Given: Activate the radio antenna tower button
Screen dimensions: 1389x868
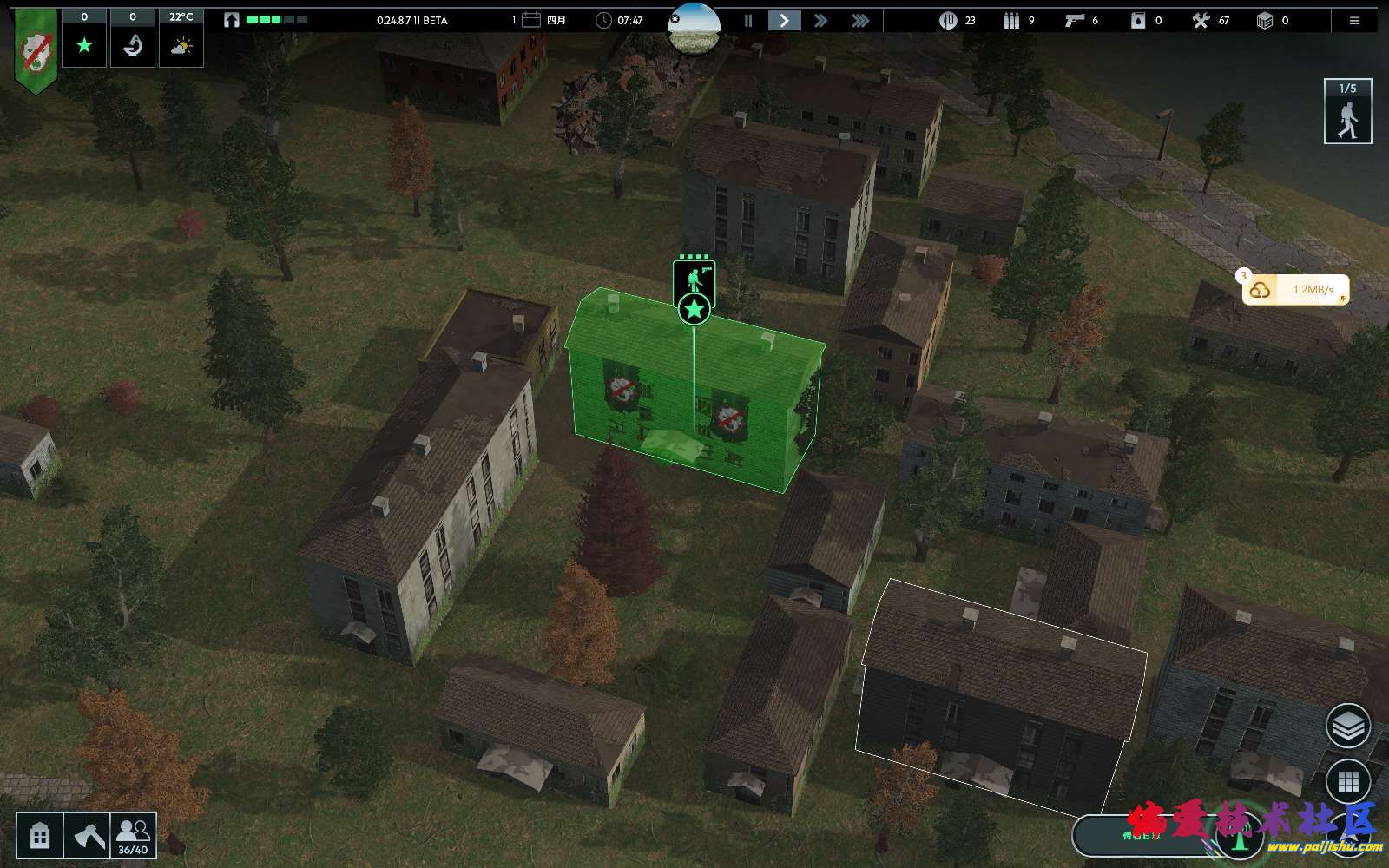Looking at the screenshot, I should [1240, 838].
